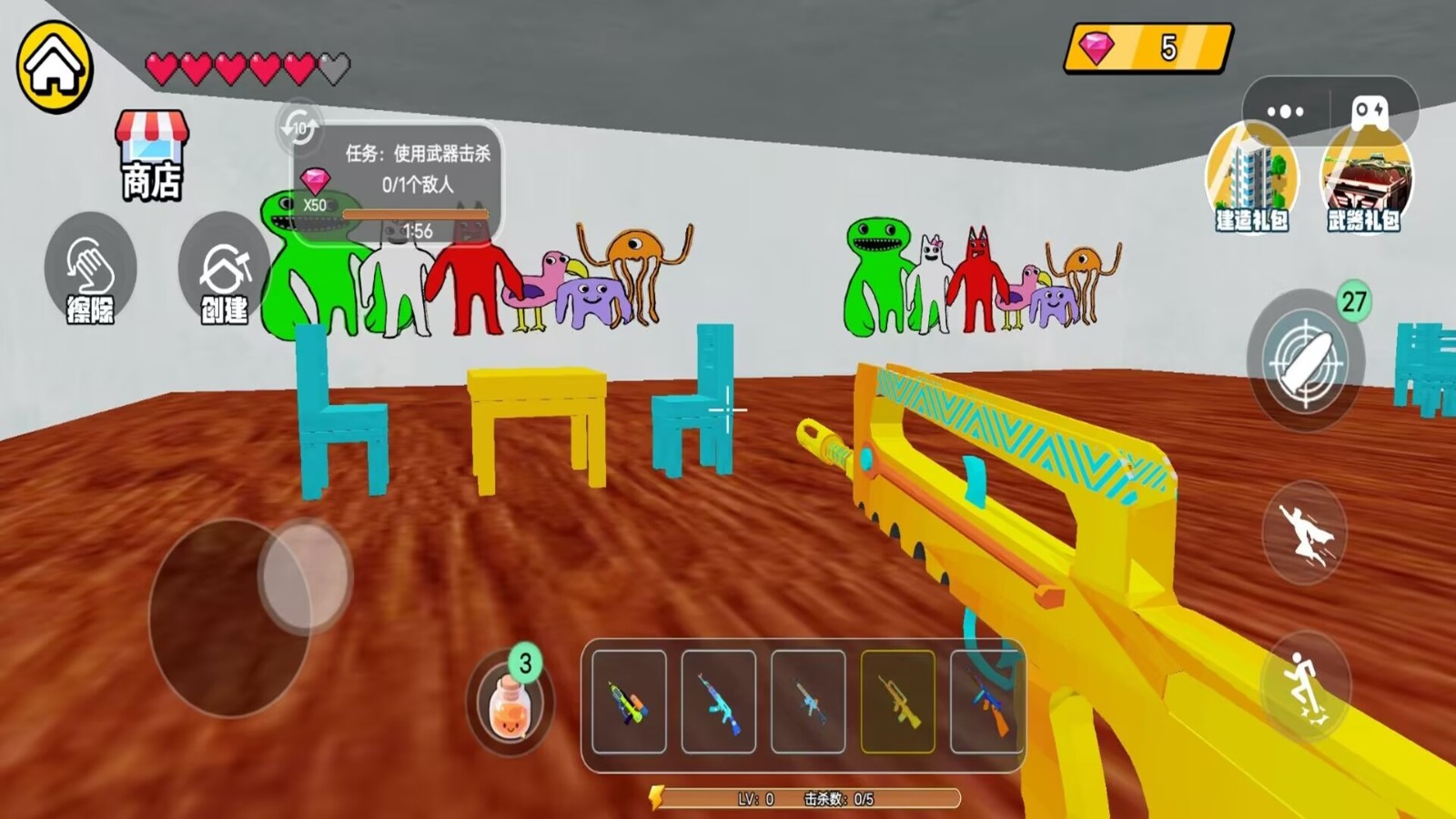1456x819 pixels.
Task: Switch to the blue-and-orange rifle slot
Action: coord(985,702)
